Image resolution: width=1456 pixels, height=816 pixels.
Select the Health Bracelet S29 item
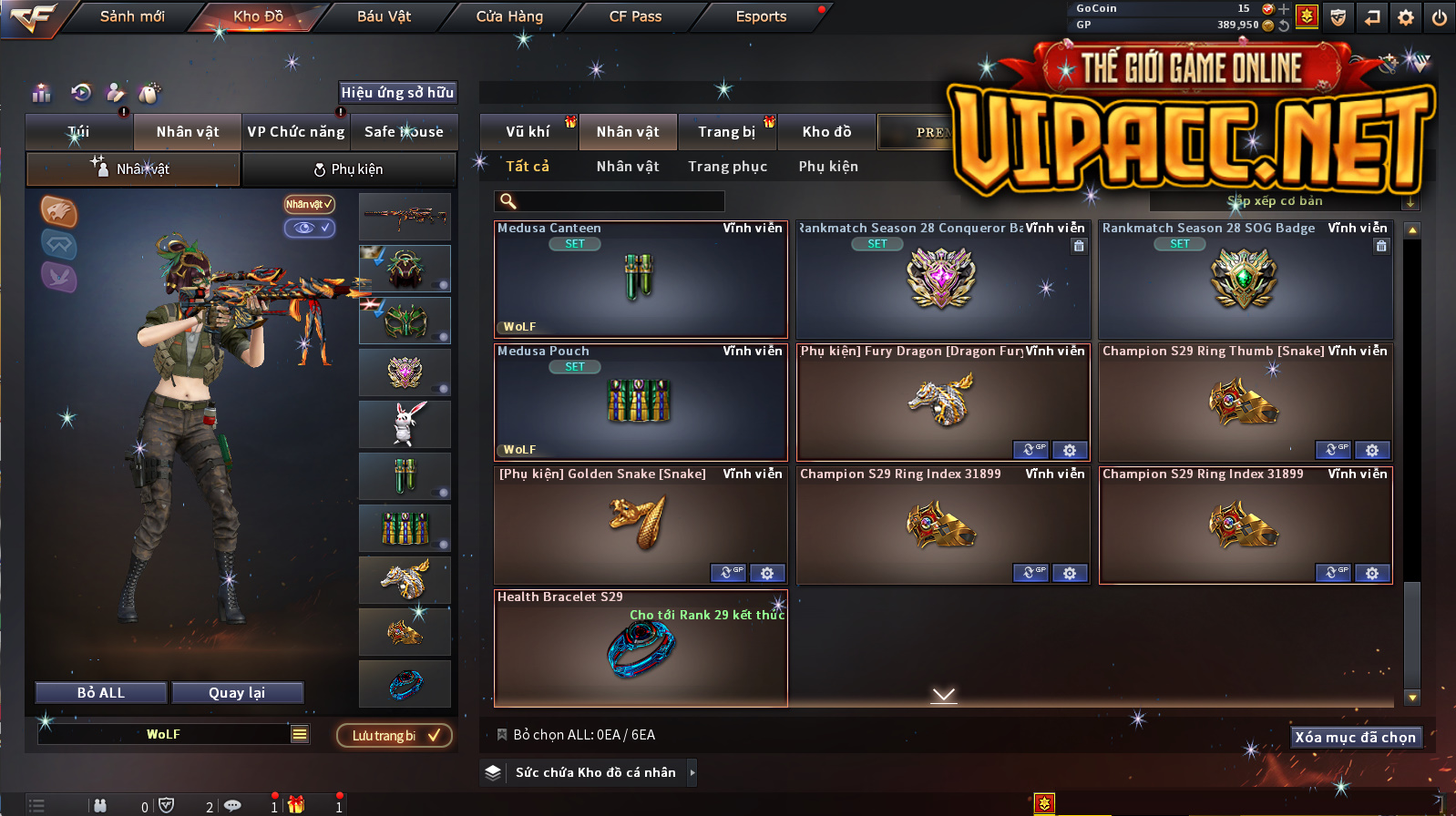641,648
